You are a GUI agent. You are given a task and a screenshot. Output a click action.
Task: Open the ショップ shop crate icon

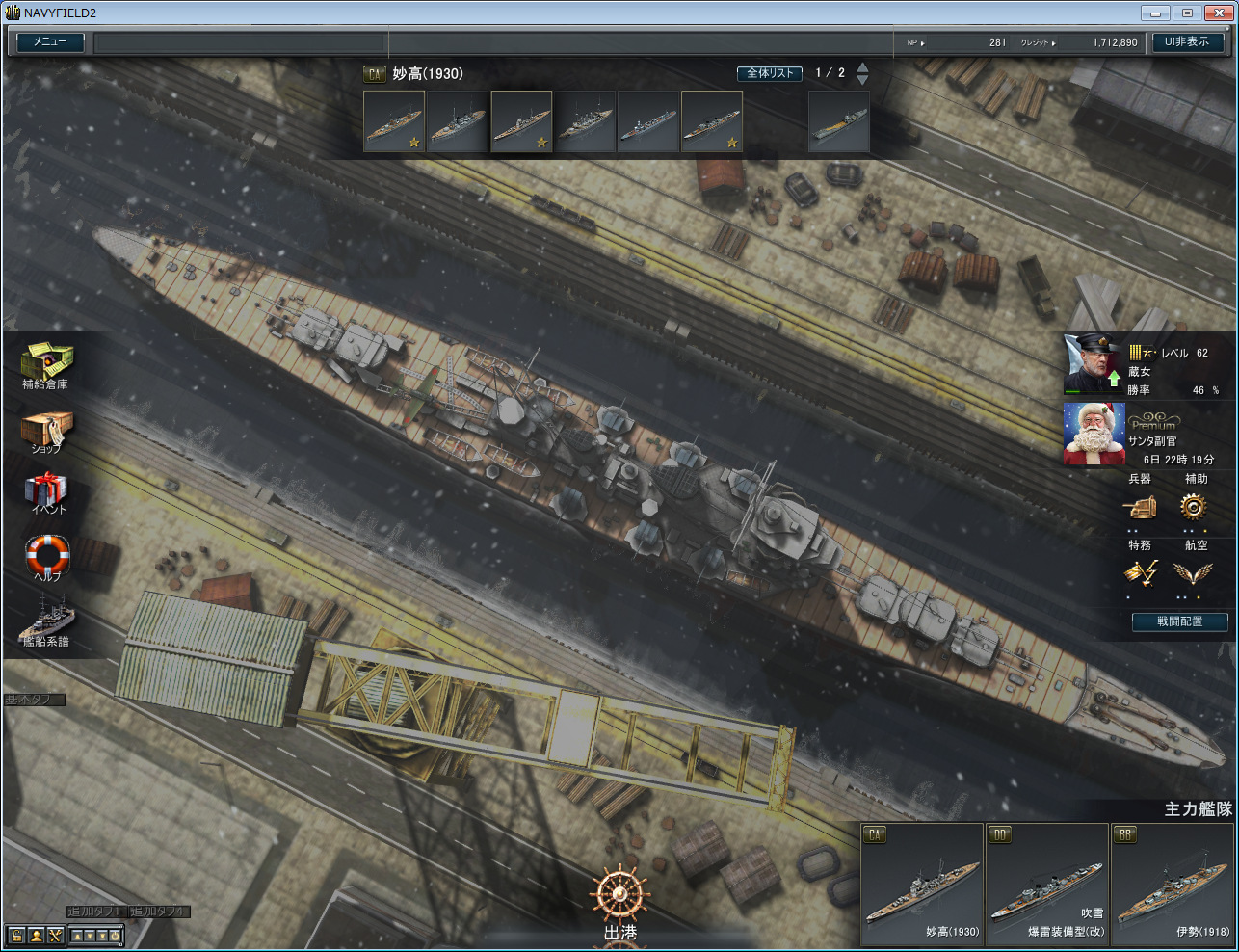(x=45, y=430)
